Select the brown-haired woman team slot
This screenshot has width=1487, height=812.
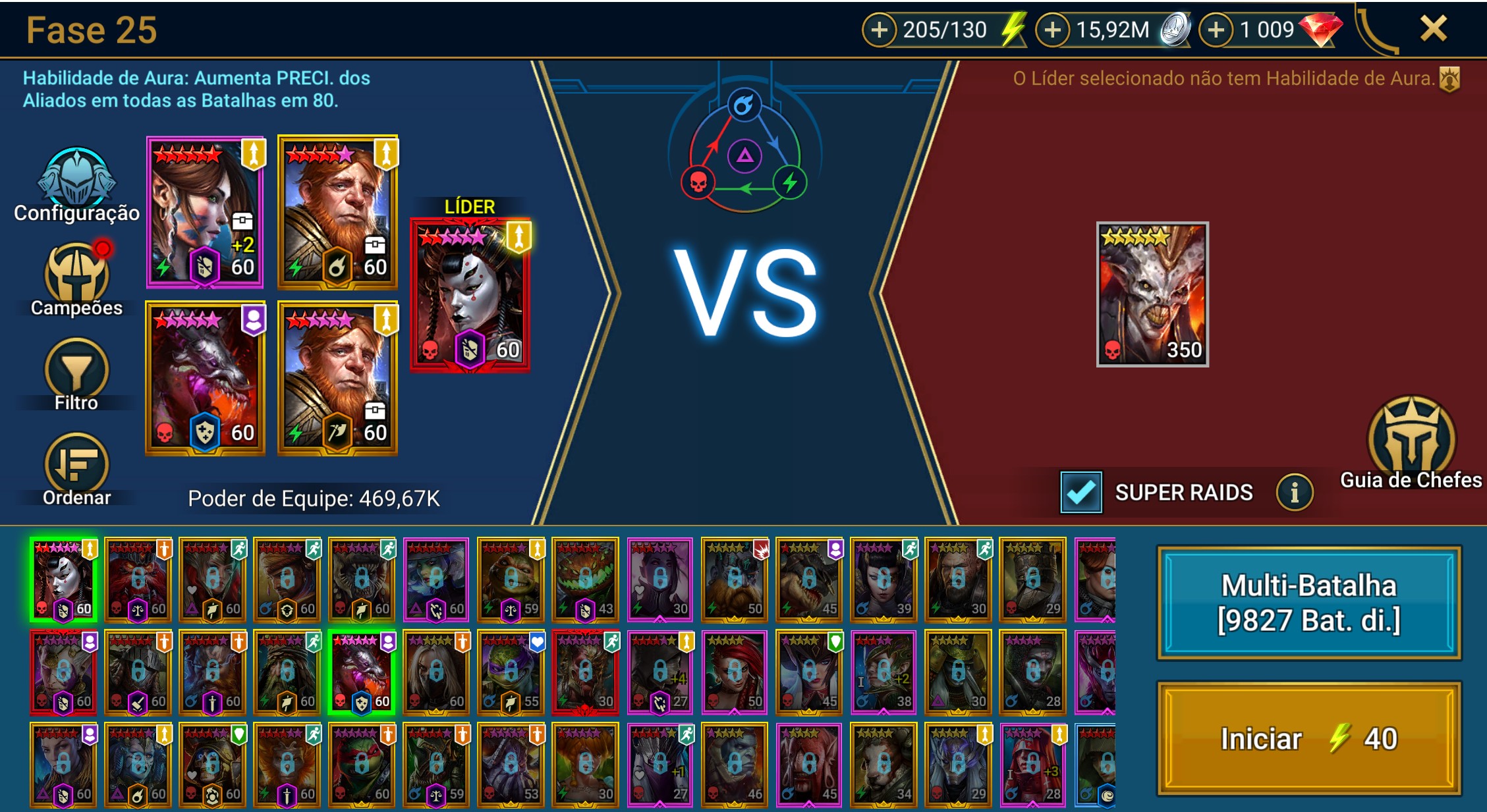pyautogui.click(x=205, y=212)
